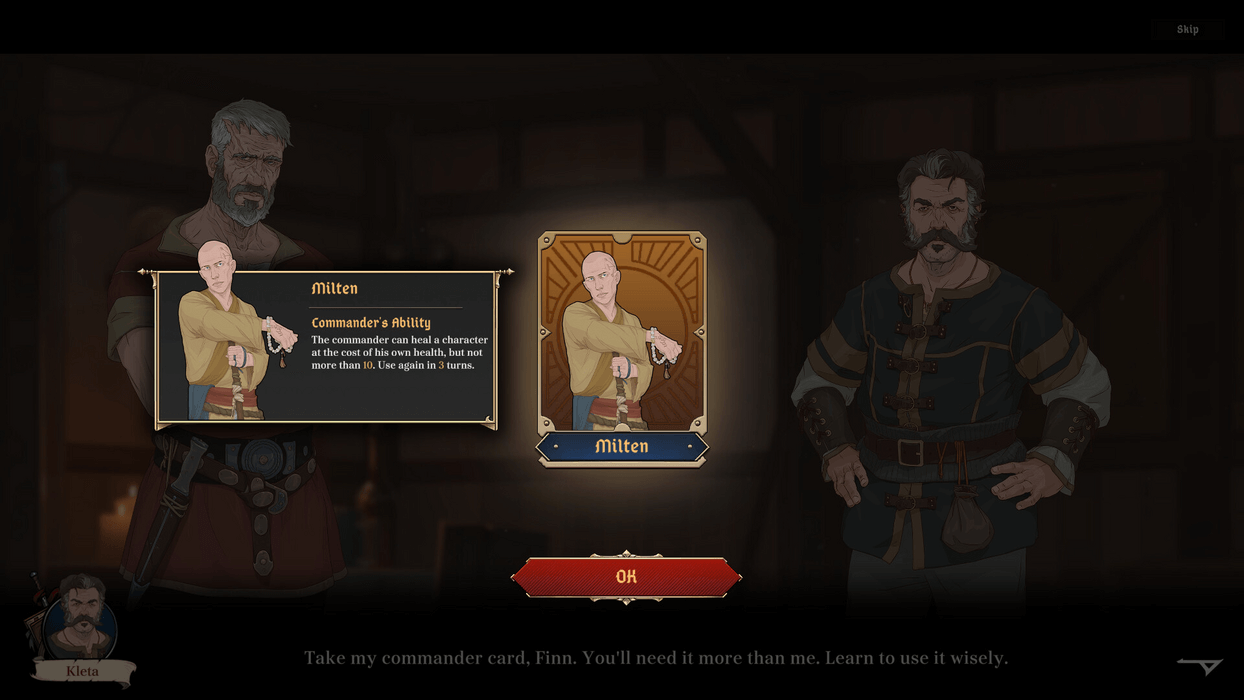Advance dialogue with the arrow indicator
This screenshot has height=700, width=1244.
1200,666
